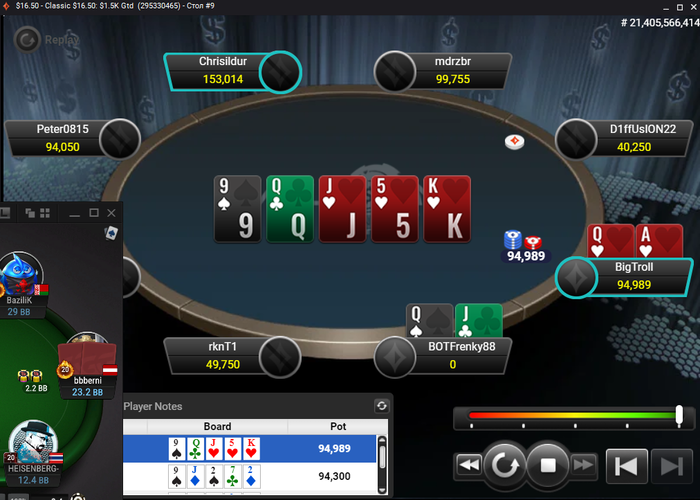Select player mdrzbr's nameplate
Image resolution: width=700 pixels, height=500 pixels.
point(453,71)
